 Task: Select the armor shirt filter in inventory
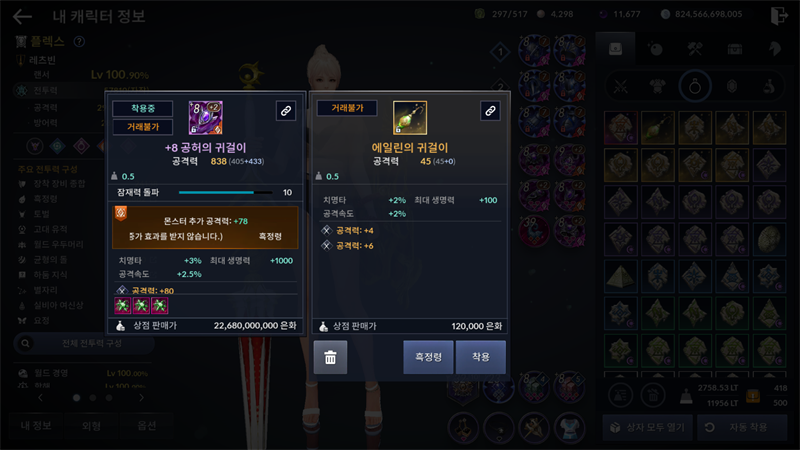click(x=658, y=86)
